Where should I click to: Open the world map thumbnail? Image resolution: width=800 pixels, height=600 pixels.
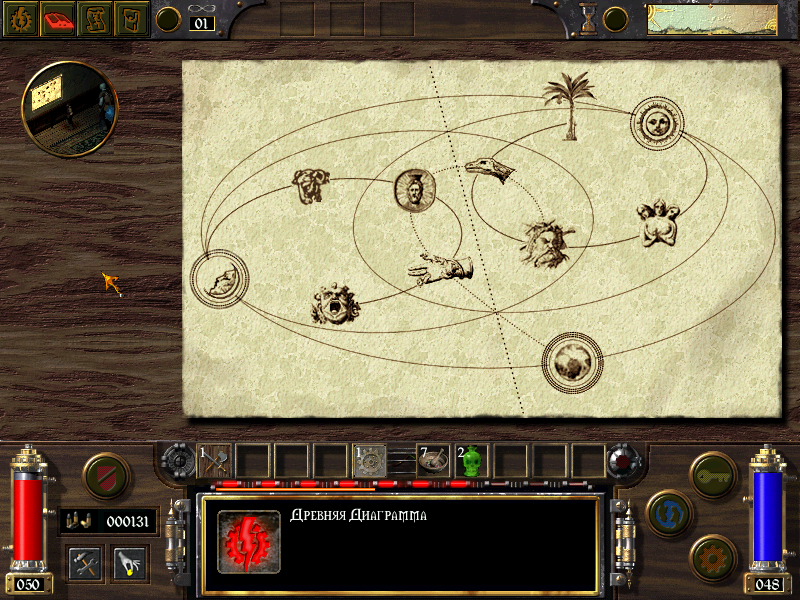[x=711, y=20]
